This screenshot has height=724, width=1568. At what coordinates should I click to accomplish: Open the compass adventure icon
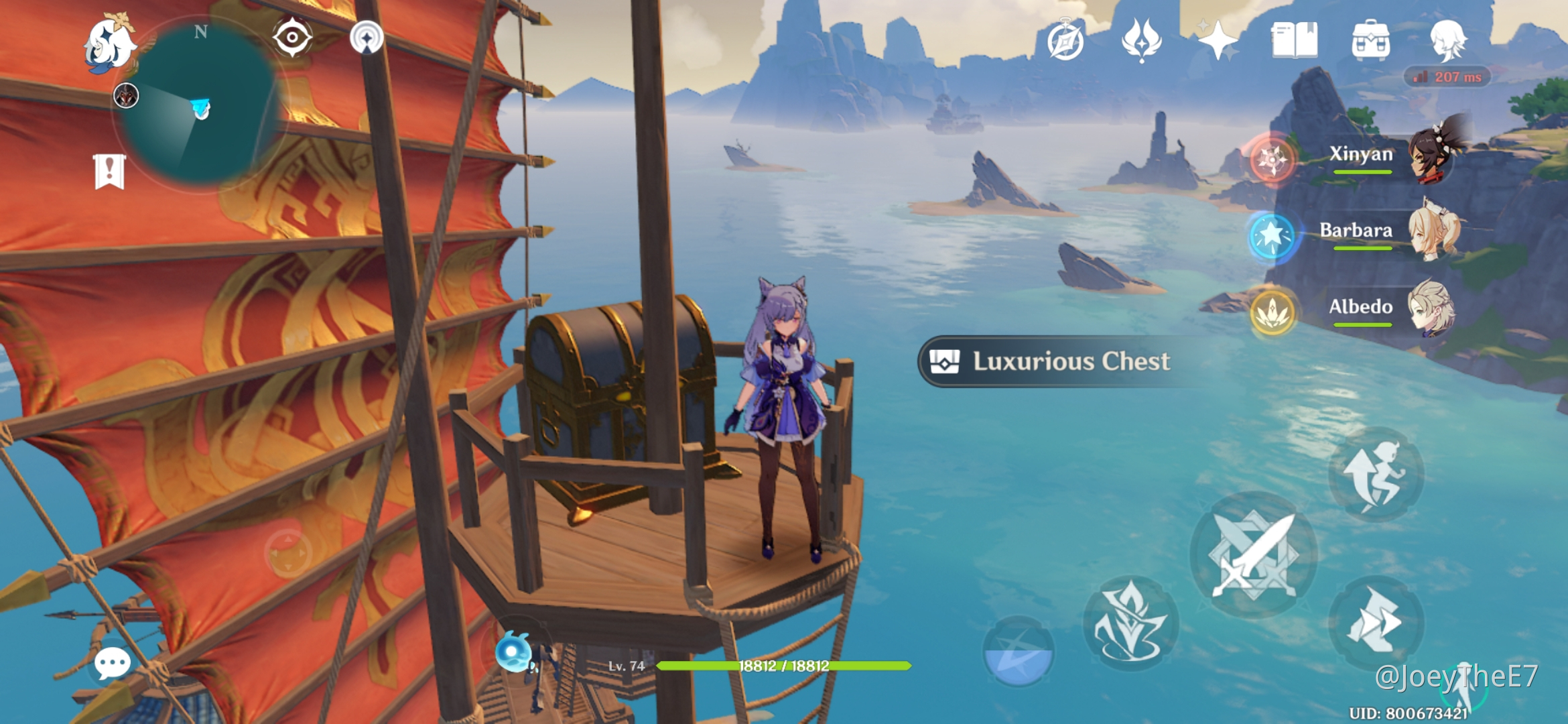click(x=1065, y=42)
